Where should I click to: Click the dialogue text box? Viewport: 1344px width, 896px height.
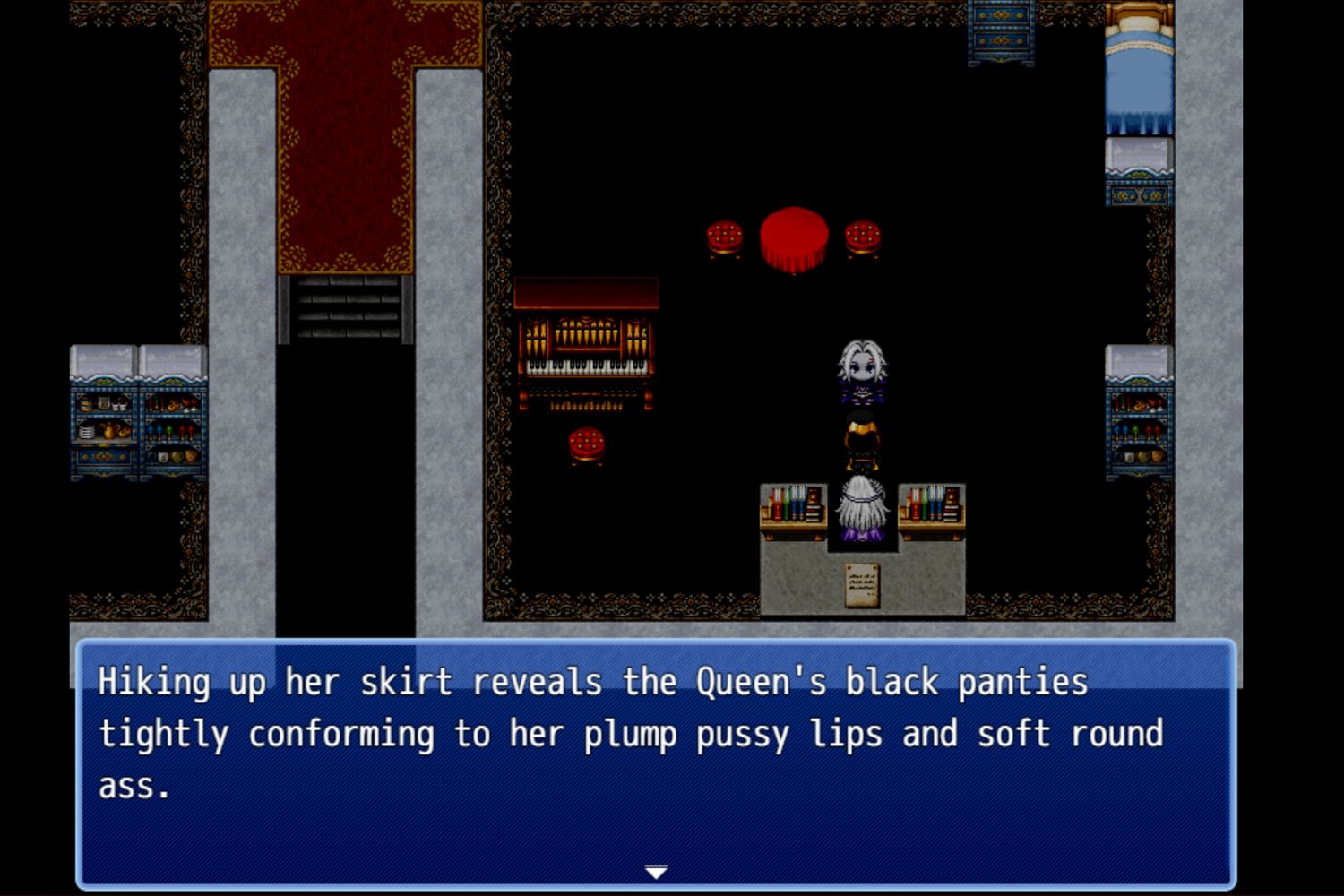pos(657,762)
